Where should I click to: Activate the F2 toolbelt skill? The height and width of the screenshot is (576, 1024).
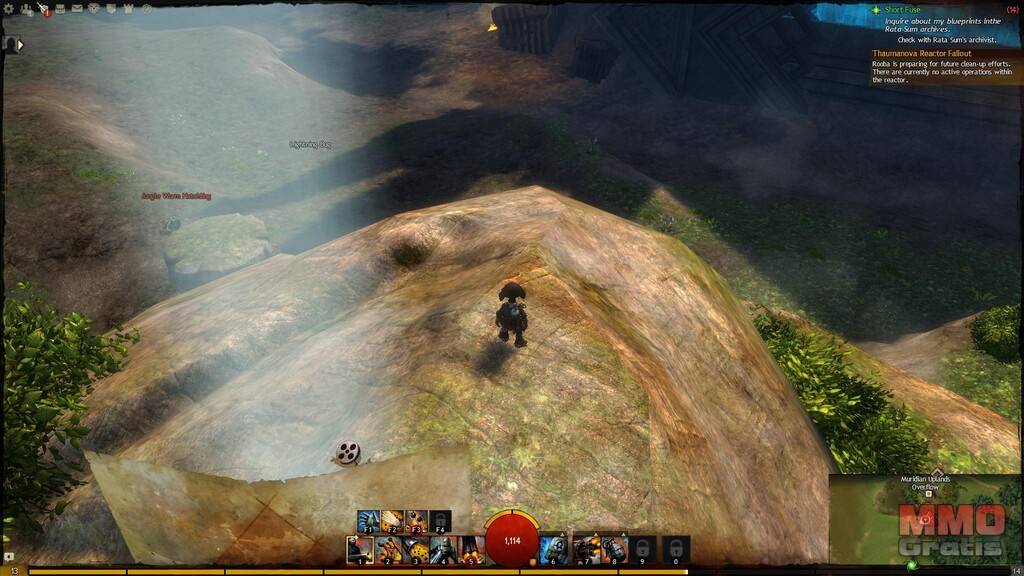392,521
